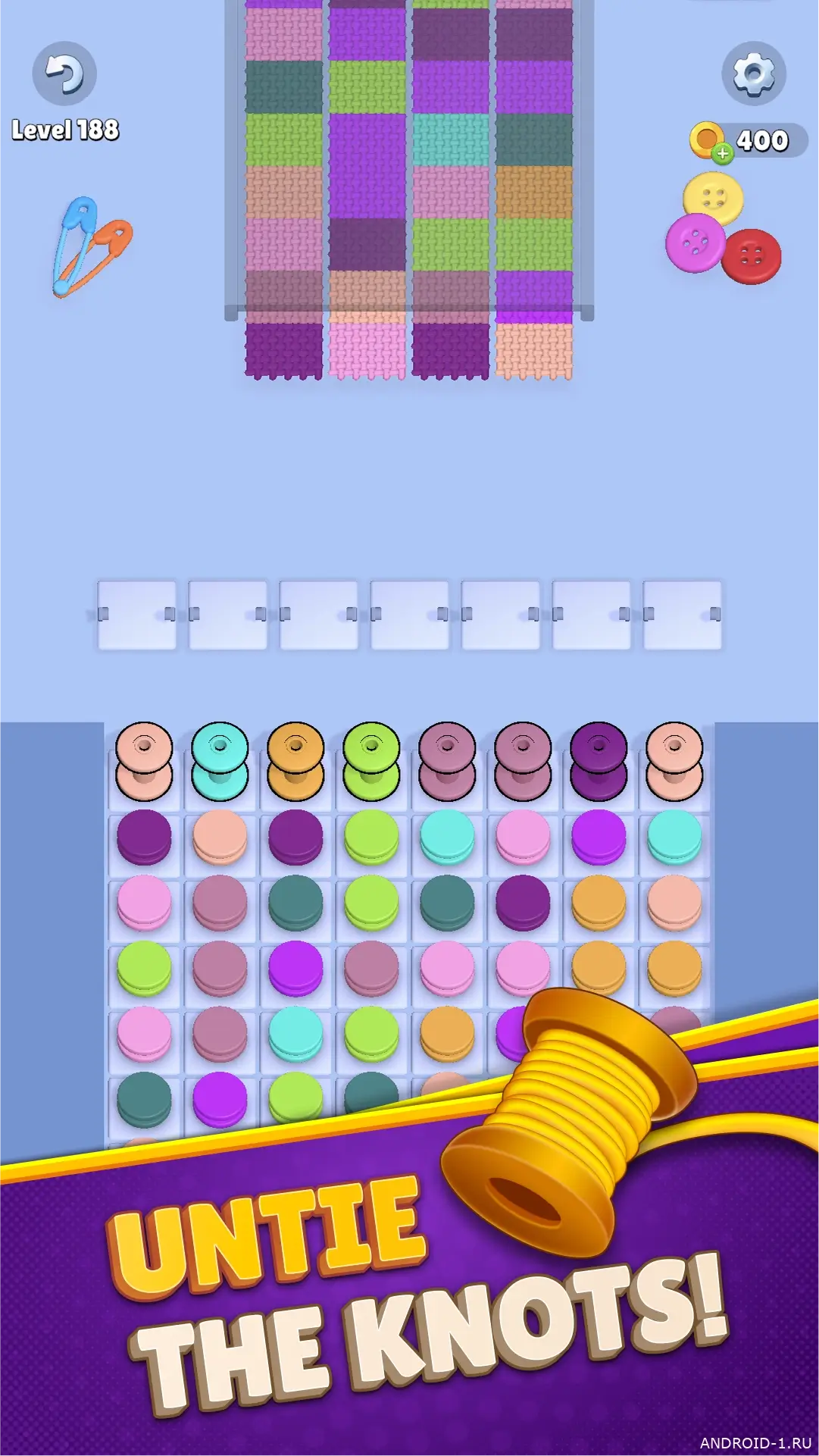Select the cyan thread spool

[220, 760]
